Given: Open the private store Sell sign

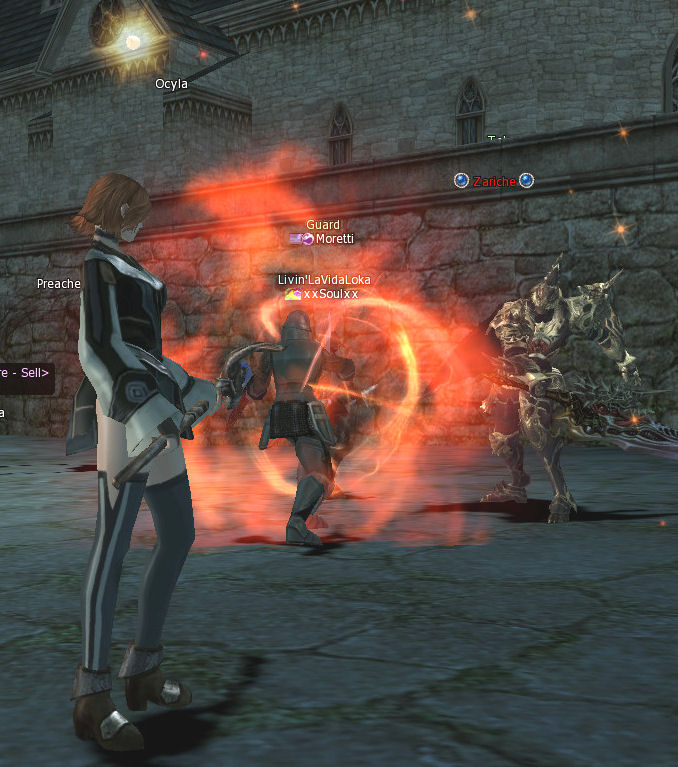Looking at the screenshot, I should tap(24, 372).
